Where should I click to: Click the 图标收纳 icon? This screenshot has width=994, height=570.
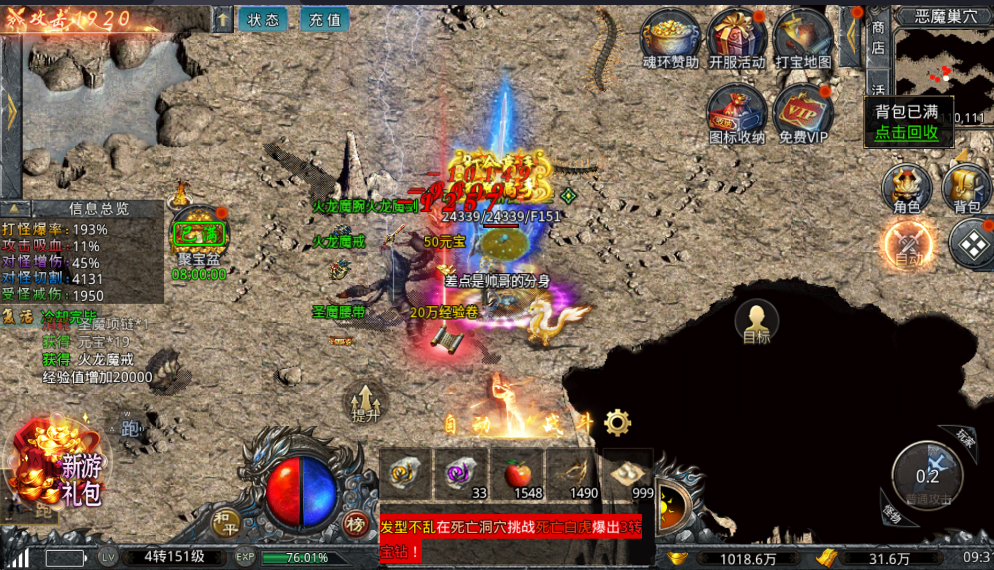click(737, 110)
